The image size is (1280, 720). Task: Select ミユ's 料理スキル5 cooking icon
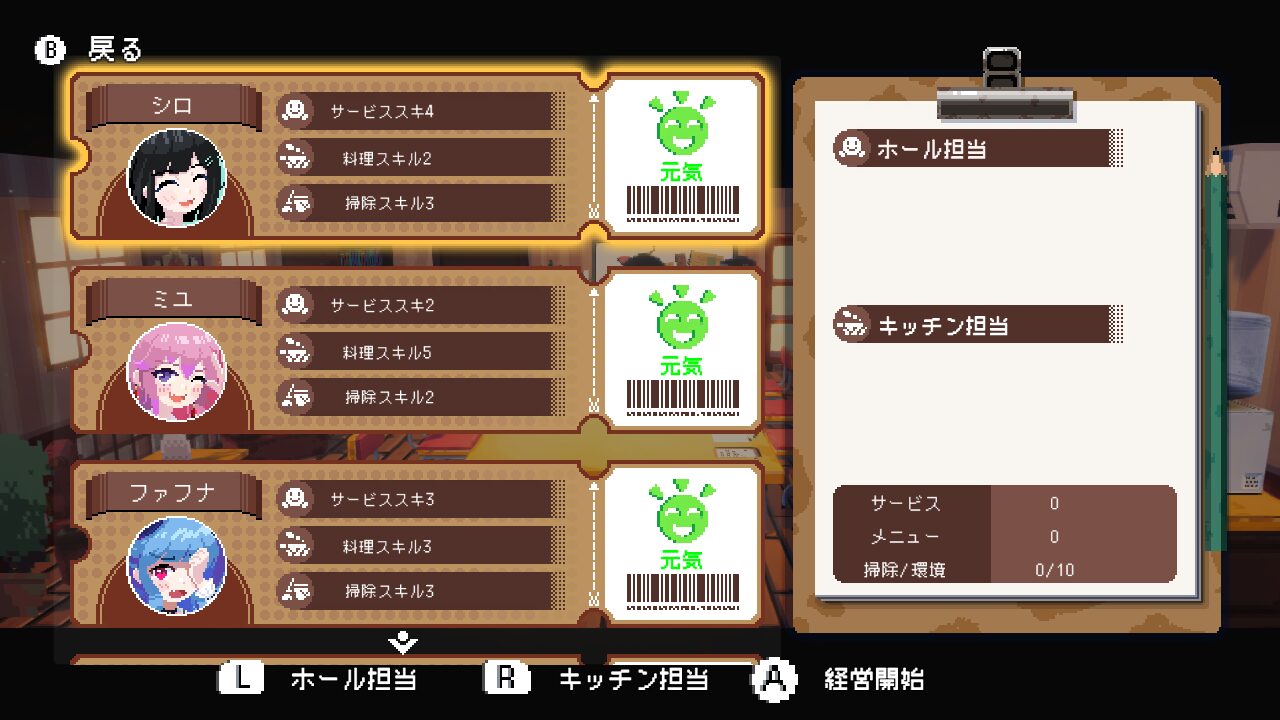coord(295,351)
